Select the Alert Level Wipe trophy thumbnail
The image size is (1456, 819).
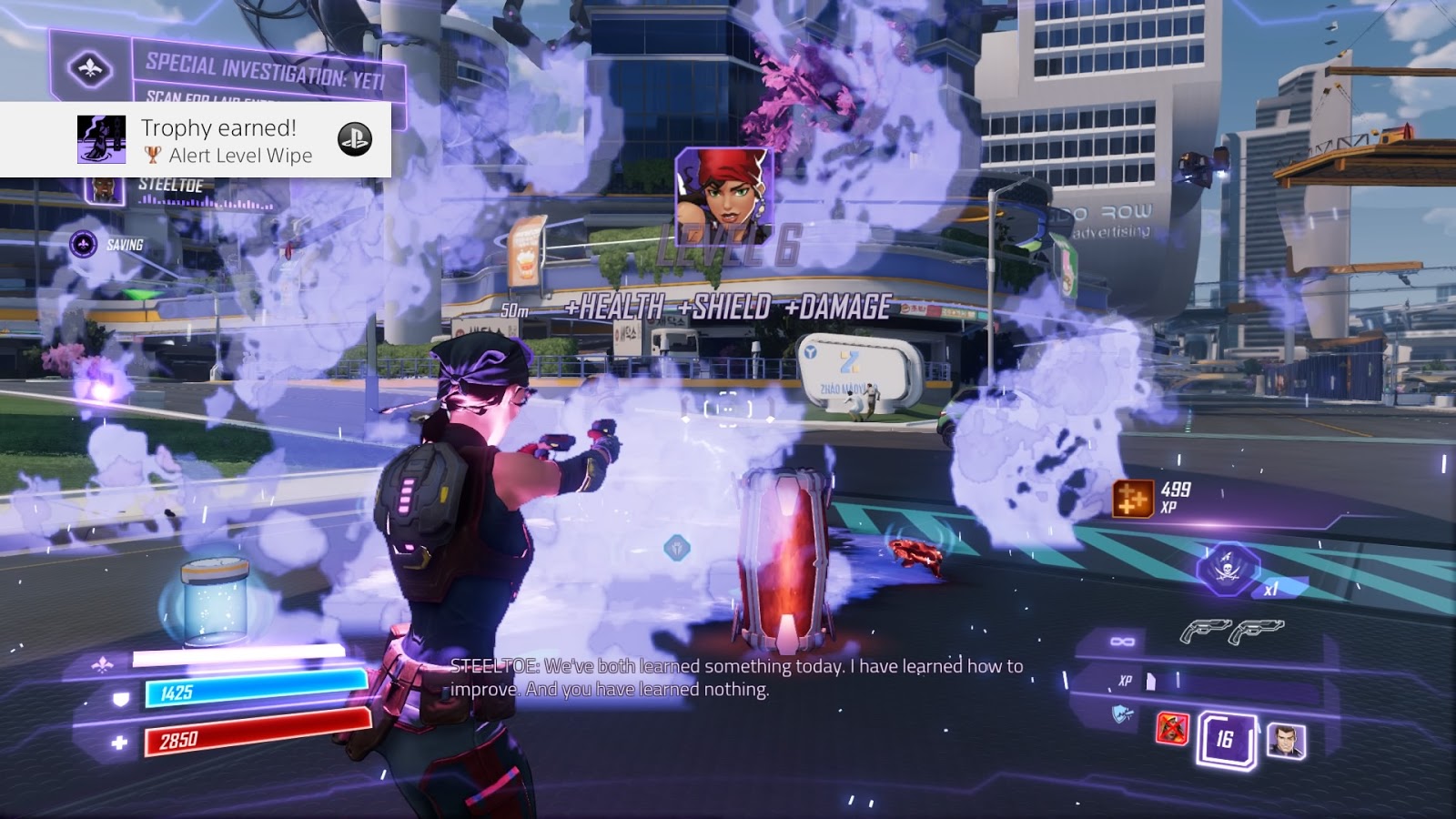point(101,140)
